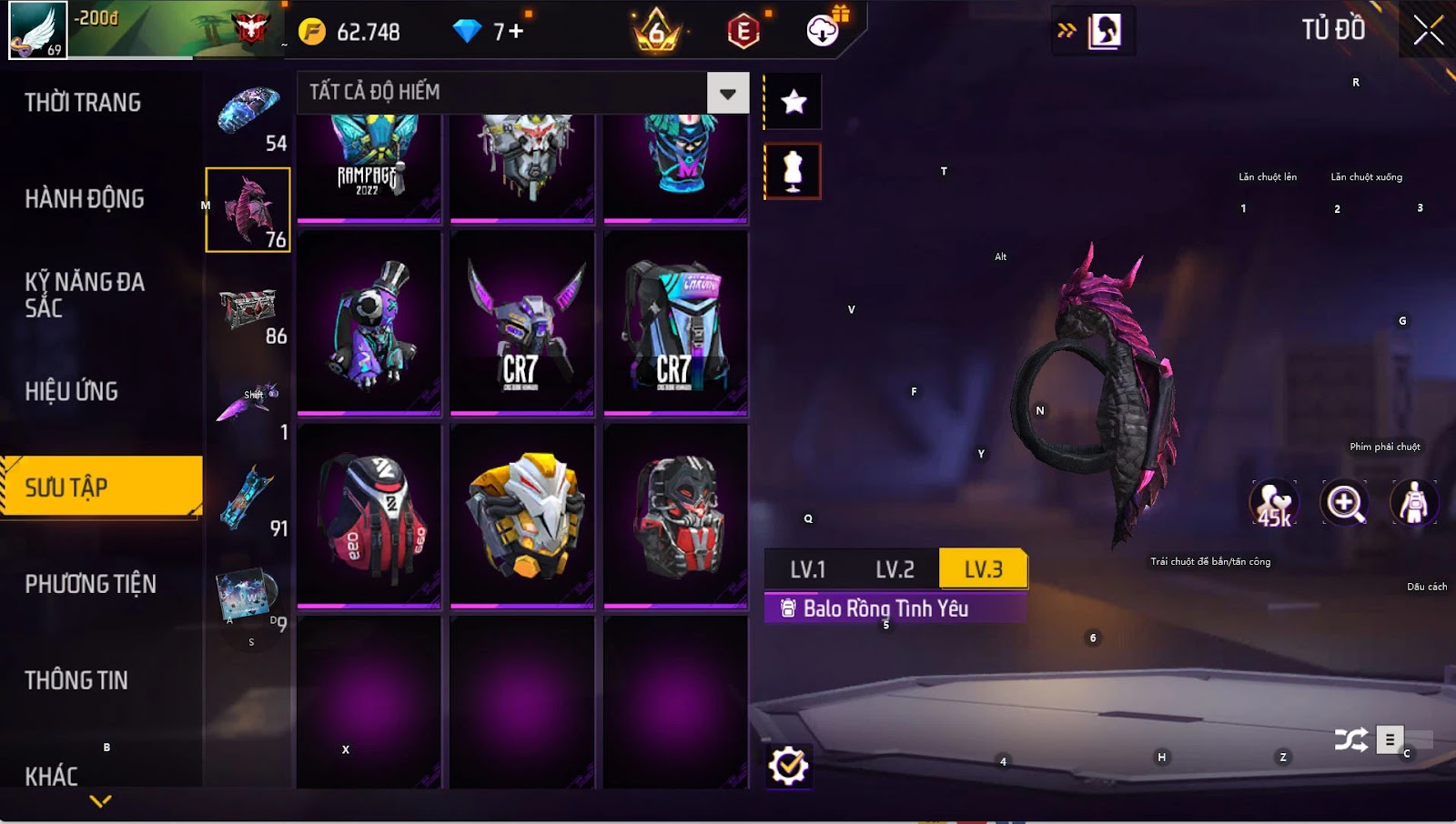Screen dimensions: 1456x824
Task: Select the yellow and white robot backpack
Action: tap(522, 517)
